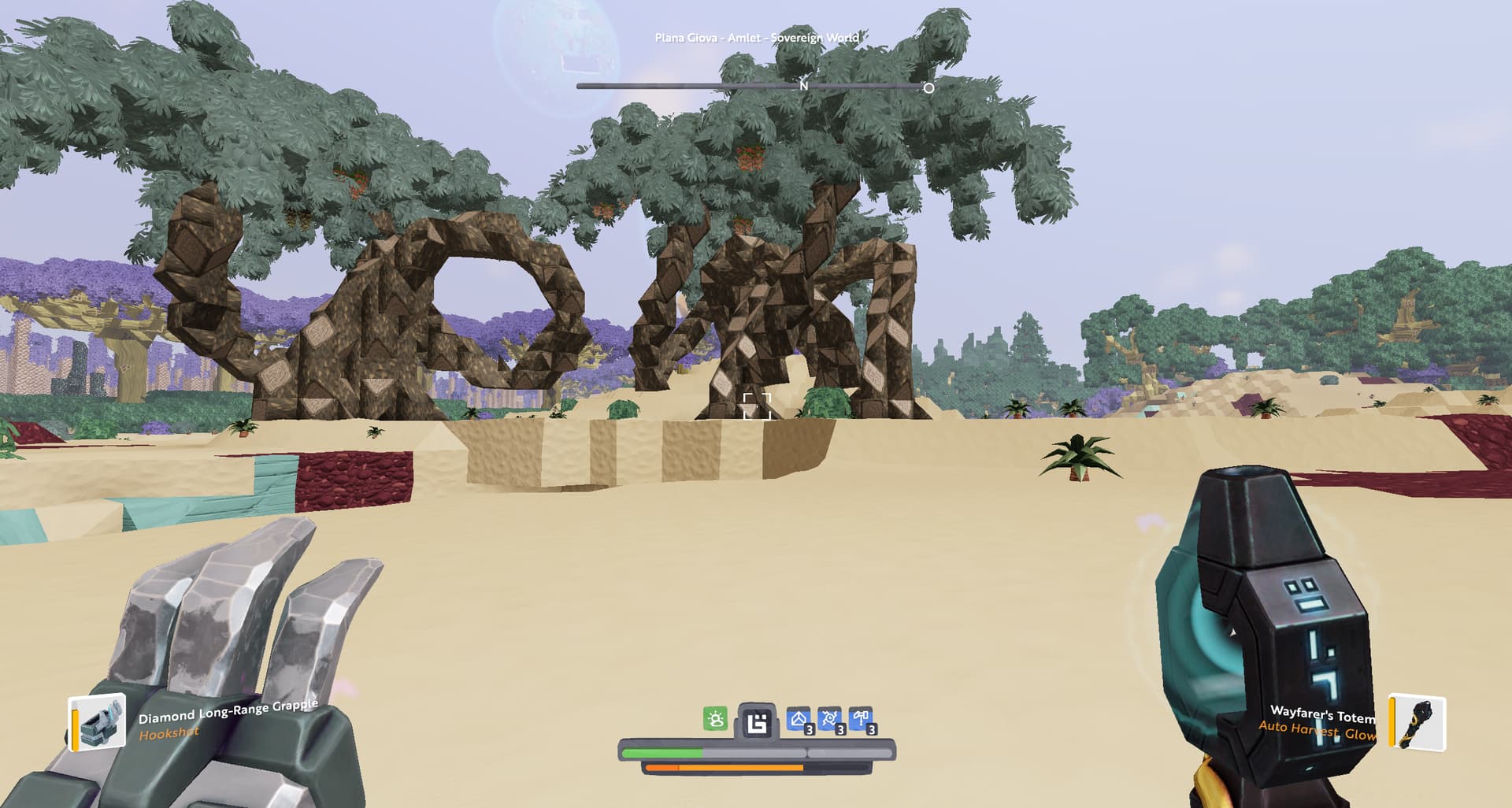Click the blue cube buff icon
This screenshot has height=808, width=1512.
799,720
